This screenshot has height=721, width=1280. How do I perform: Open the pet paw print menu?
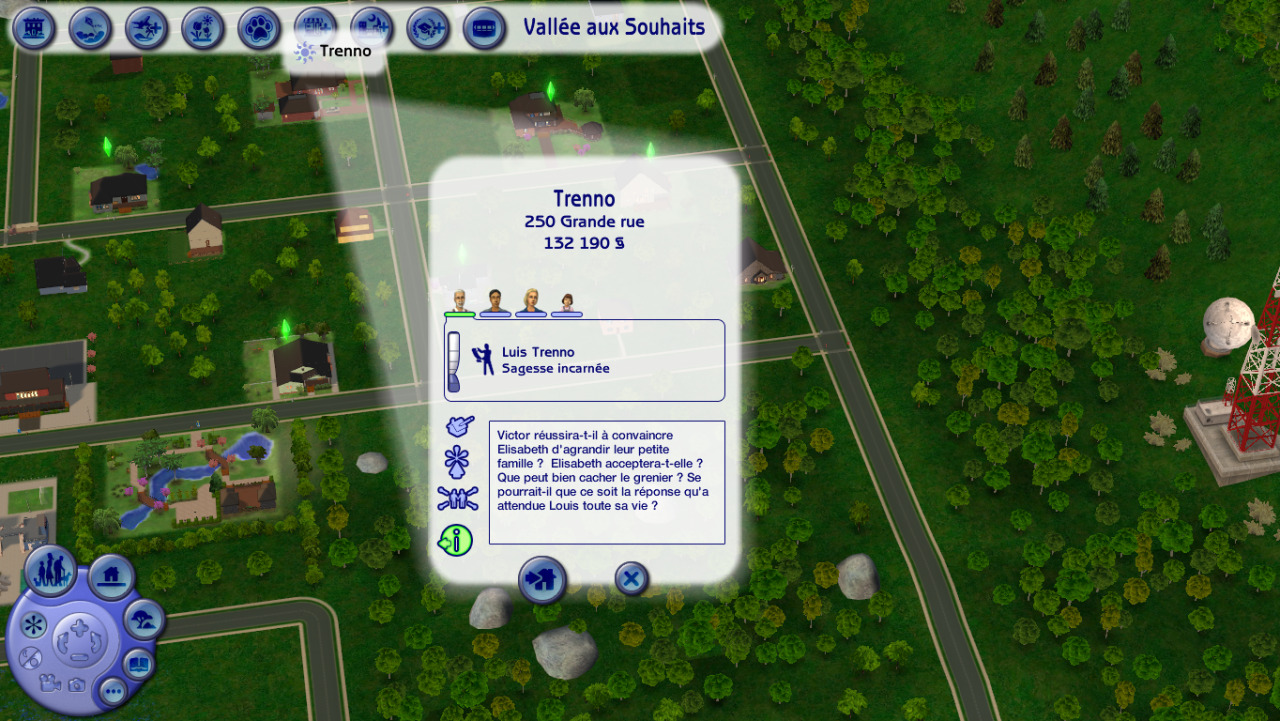pyautogui.click(x=259, y=28)
